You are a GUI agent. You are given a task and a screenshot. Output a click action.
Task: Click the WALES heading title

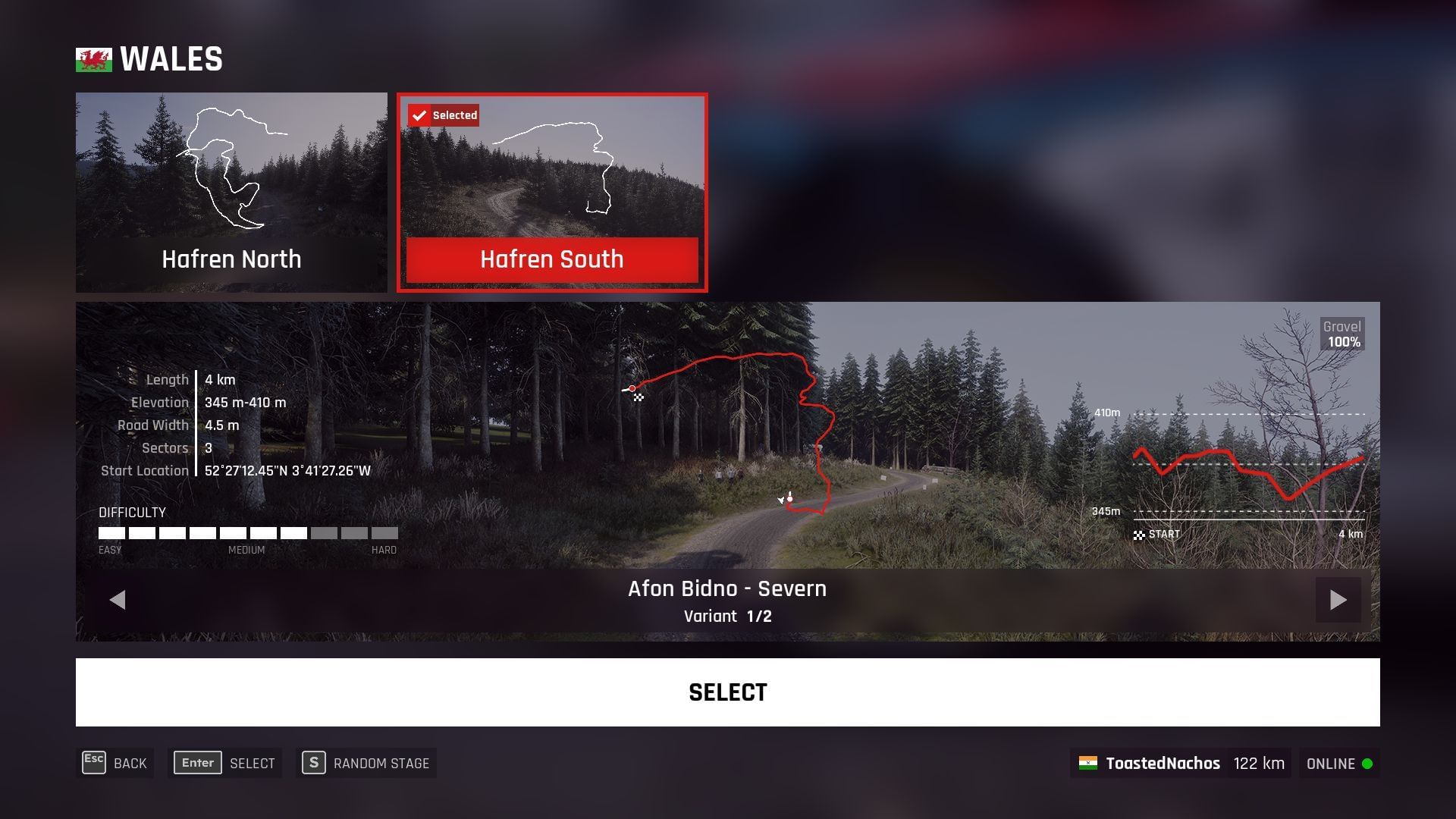(x=170, y=58)
